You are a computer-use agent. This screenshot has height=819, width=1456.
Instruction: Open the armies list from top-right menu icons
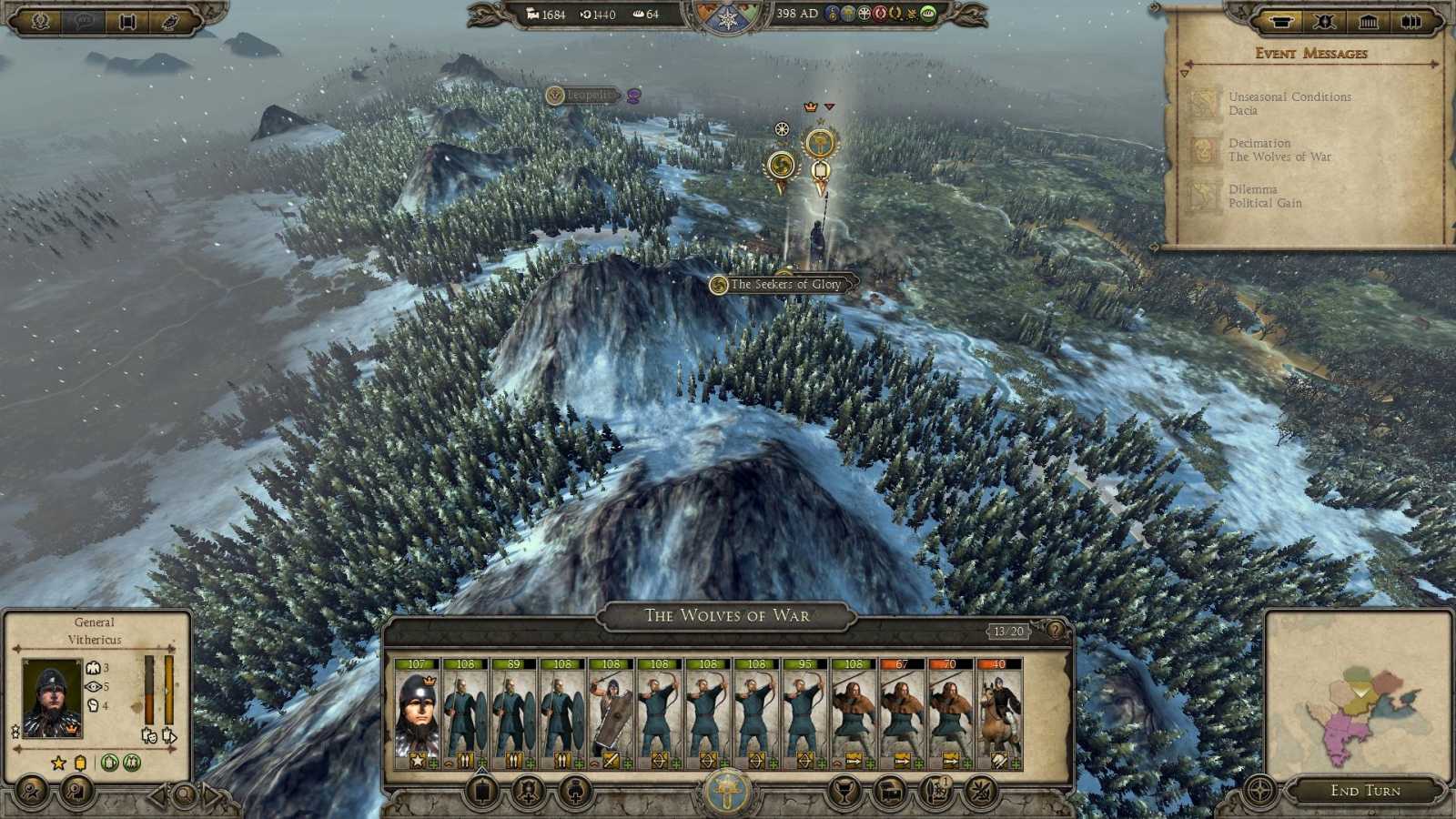pos(1326,19)
